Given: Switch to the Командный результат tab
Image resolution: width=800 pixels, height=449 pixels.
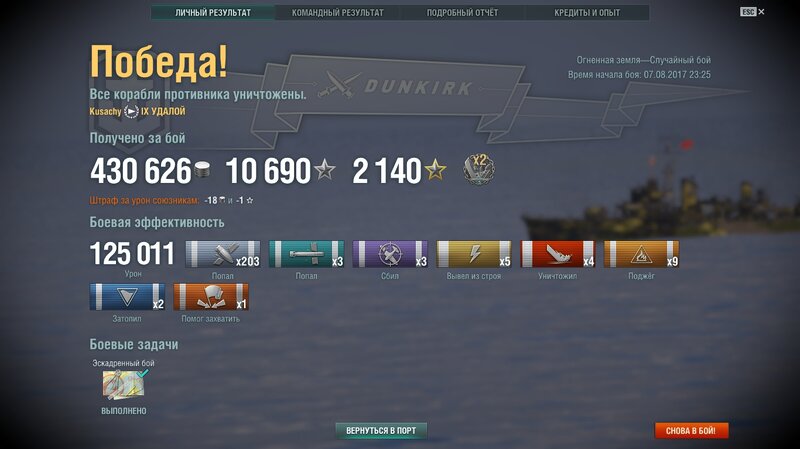Looking at the screenshot, I should (337, 13).
